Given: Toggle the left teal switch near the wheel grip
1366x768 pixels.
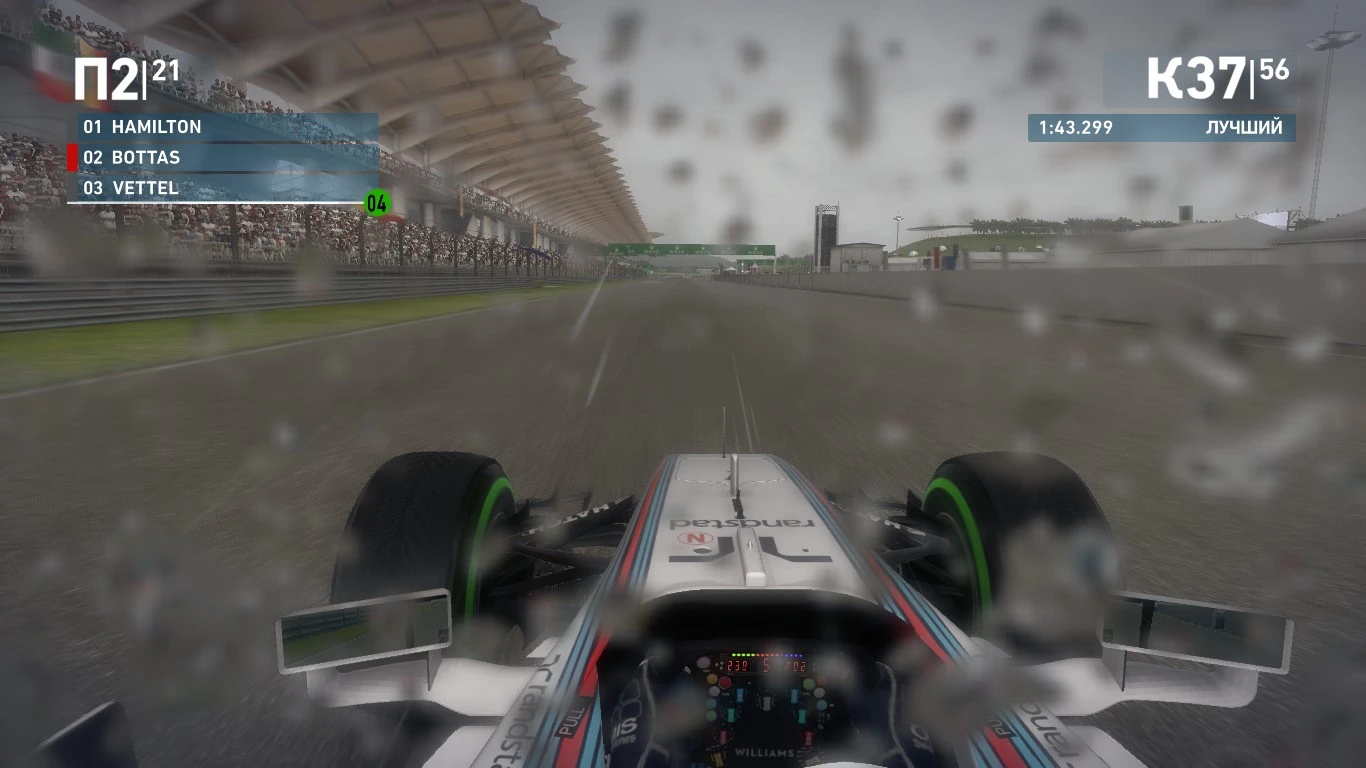Looking at the screenshot, I should [x=730, y=713].
